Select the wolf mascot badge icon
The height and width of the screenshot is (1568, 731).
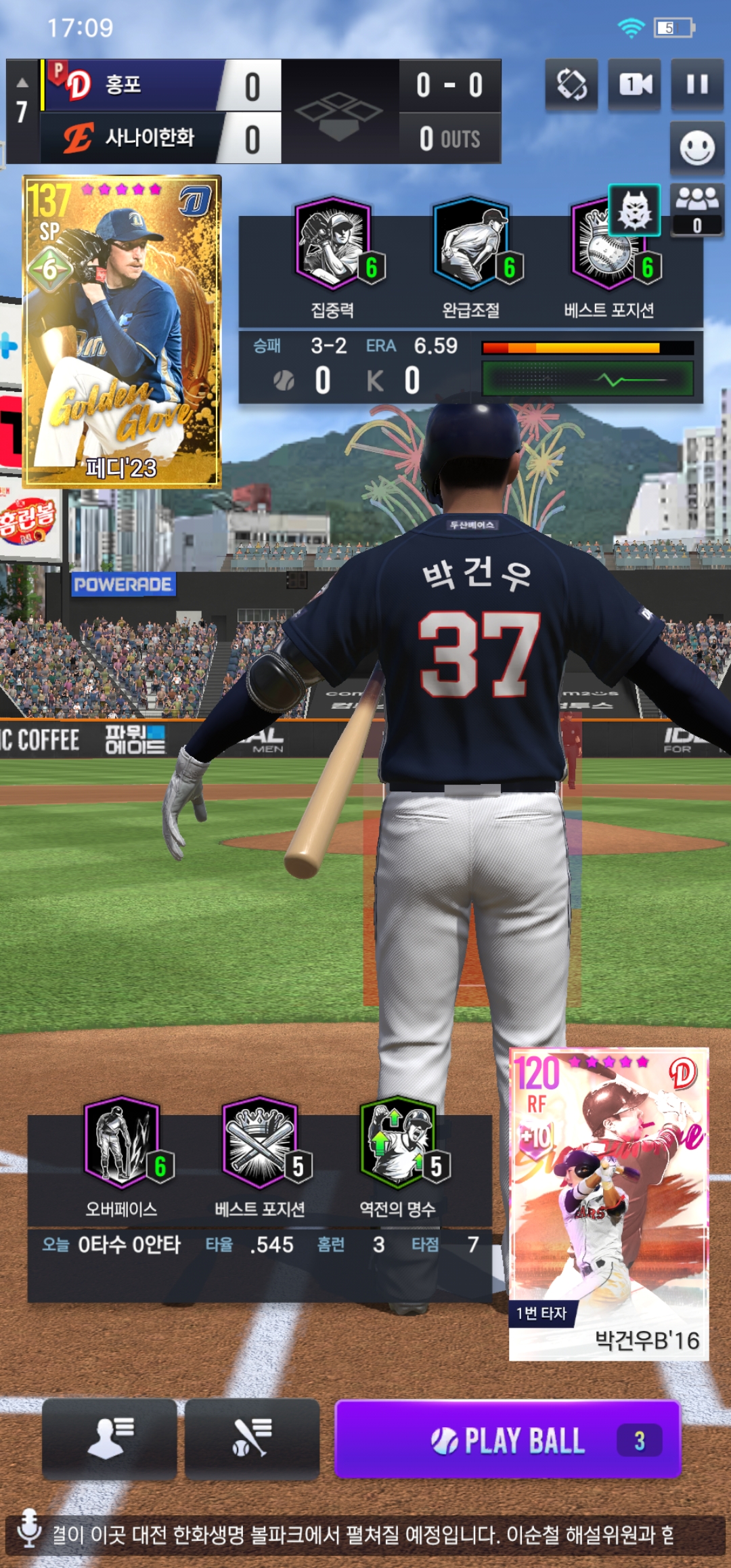pyautogui.click(x=635, y=209)
